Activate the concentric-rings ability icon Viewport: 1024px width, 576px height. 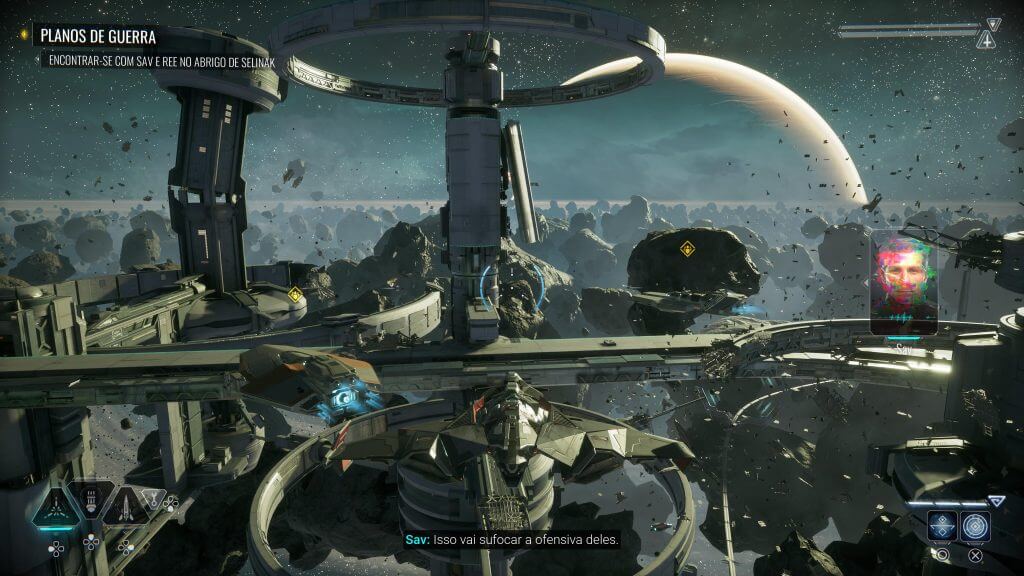[x=975, y=526]
